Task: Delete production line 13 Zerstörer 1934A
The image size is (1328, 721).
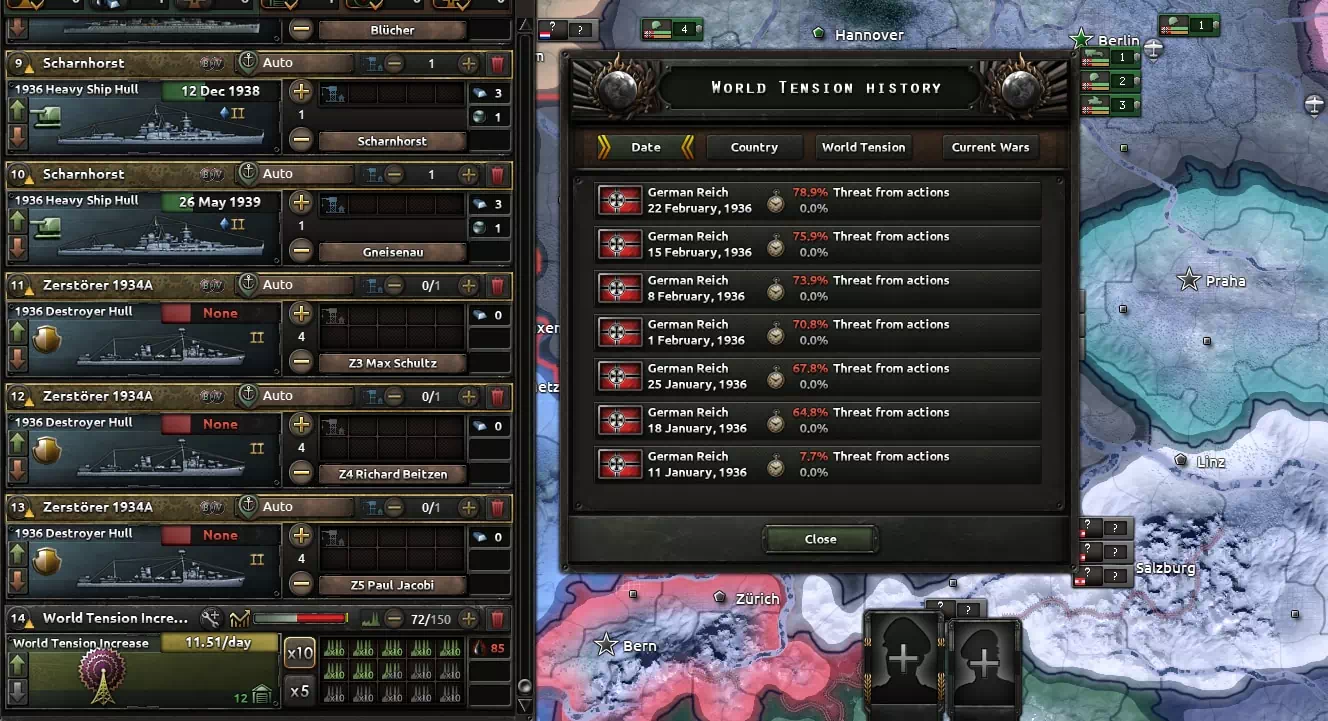Action: click(497, 507)
